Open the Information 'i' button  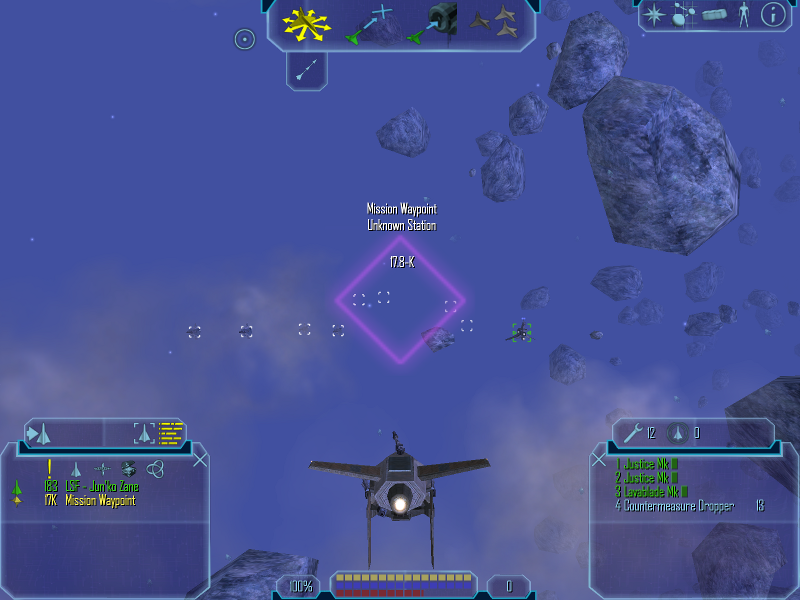(x=772, y=15)
